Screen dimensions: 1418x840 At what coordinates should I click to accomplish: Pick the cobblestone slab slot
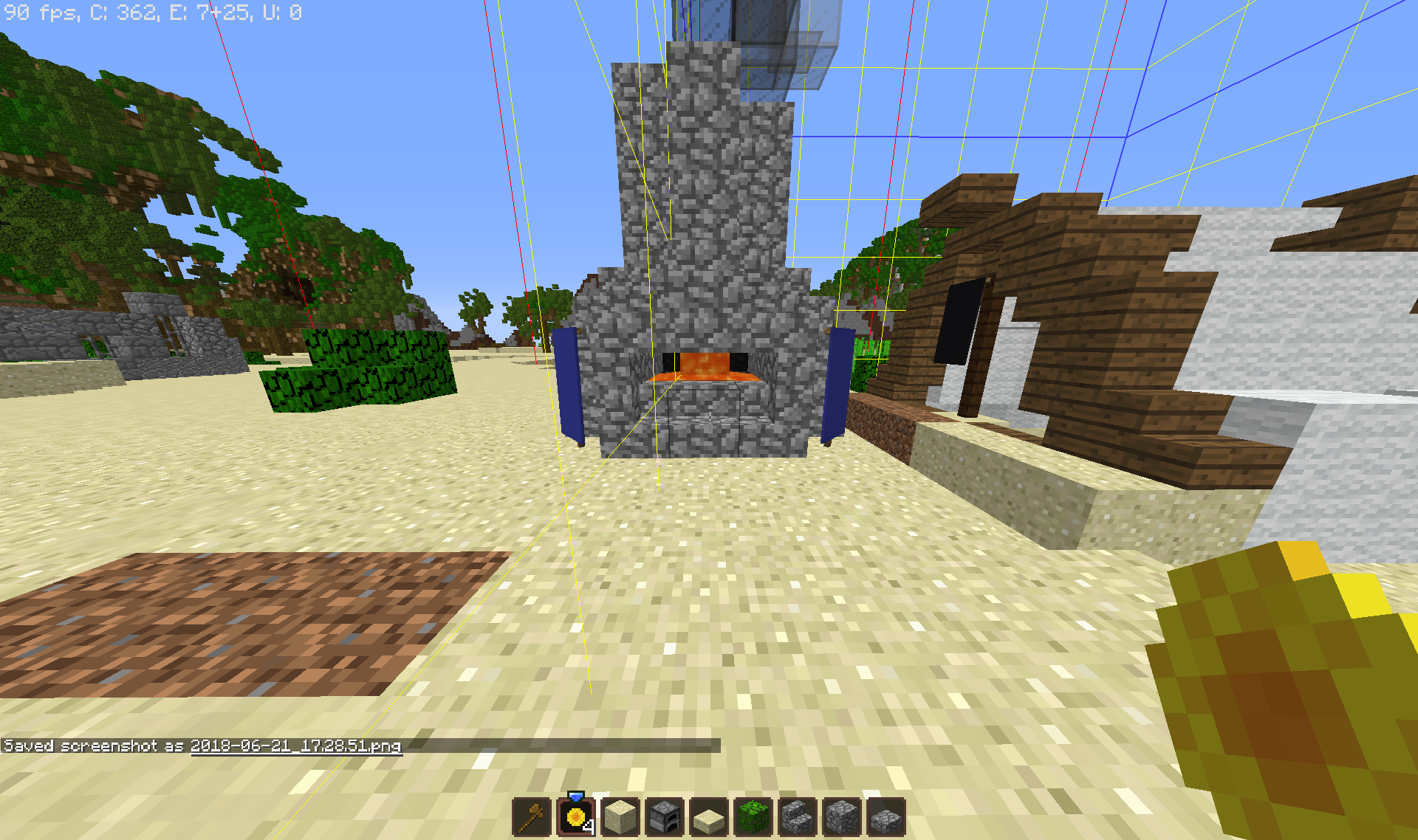(x=886, y=819)
